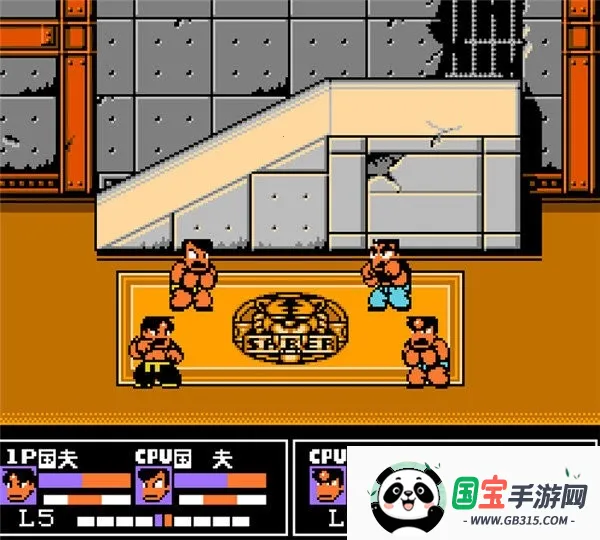Select the CPU fighter portrait in the right panel
600x540 pixels.
[x=329, y=489]
